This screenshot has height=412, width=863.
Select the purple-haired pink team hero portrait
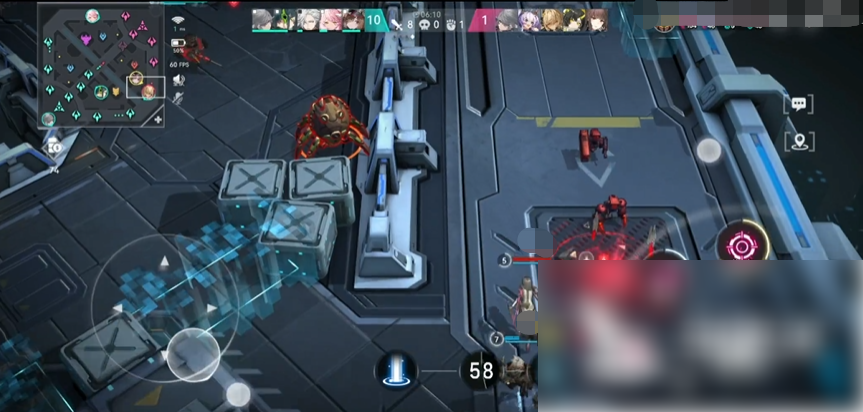click(527, 19)
